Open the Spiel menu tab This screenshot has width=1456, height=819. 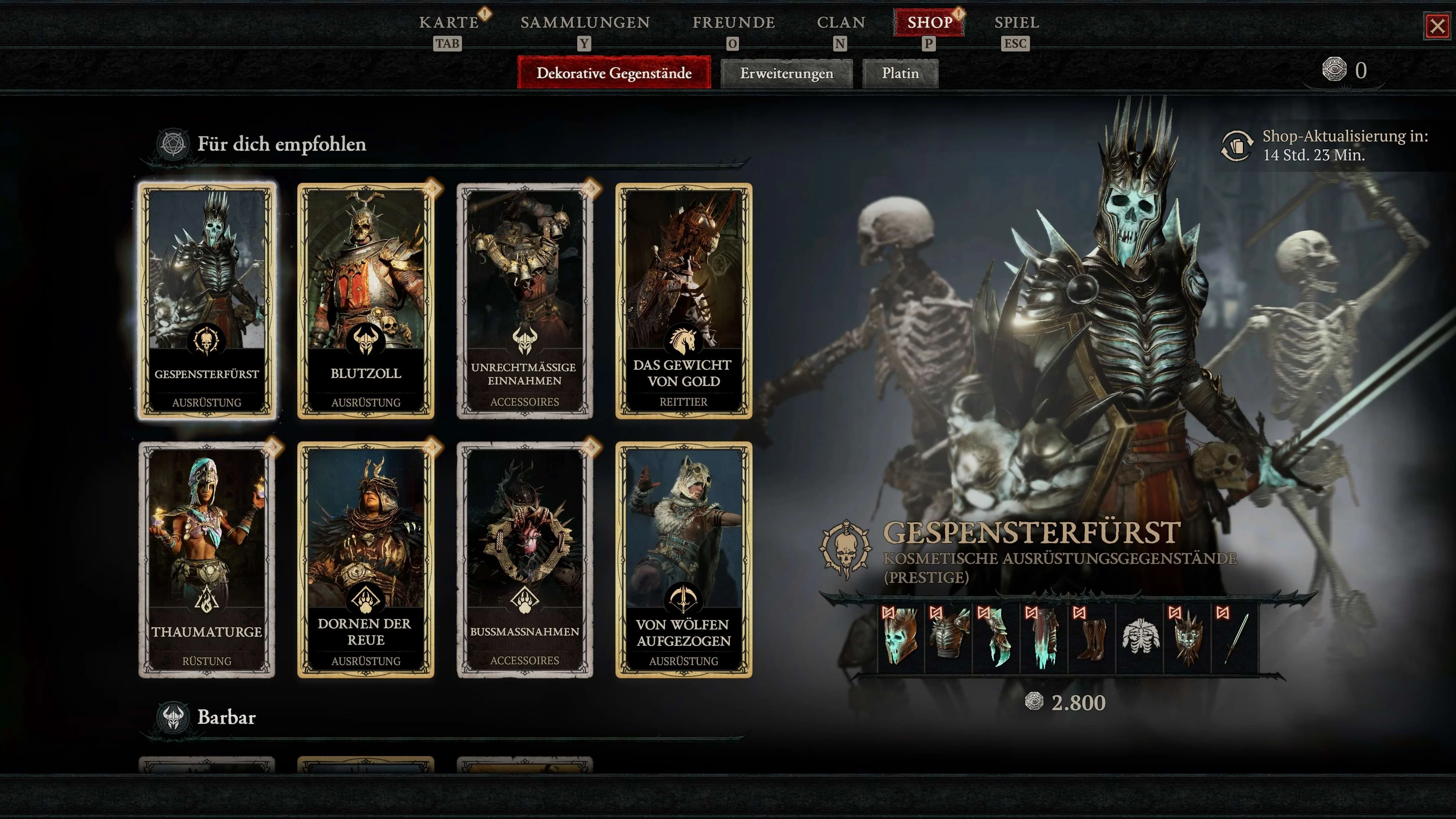tap(1016, 23)
